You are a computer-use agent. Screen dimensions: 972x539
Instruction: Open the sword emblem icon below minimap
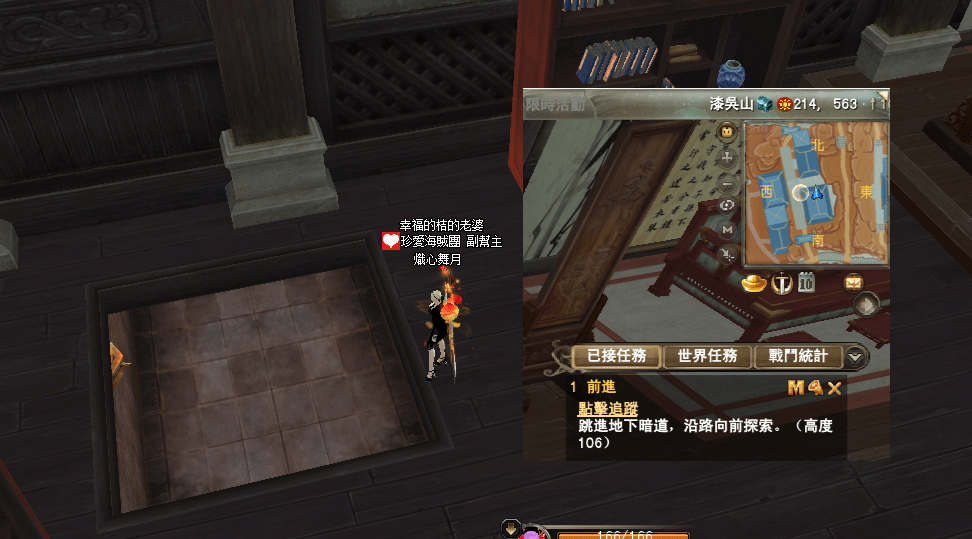[782, 283]
